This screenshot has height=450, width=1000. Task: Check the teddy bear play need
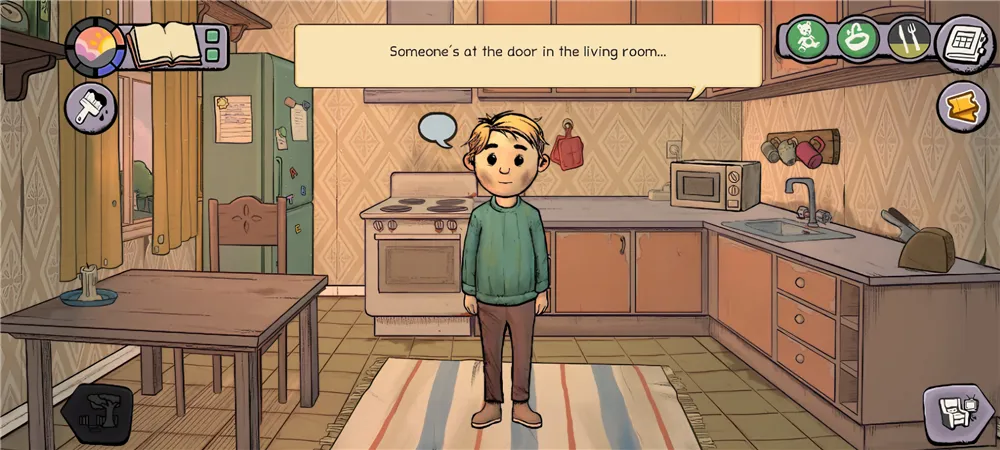tap(807, 39)
